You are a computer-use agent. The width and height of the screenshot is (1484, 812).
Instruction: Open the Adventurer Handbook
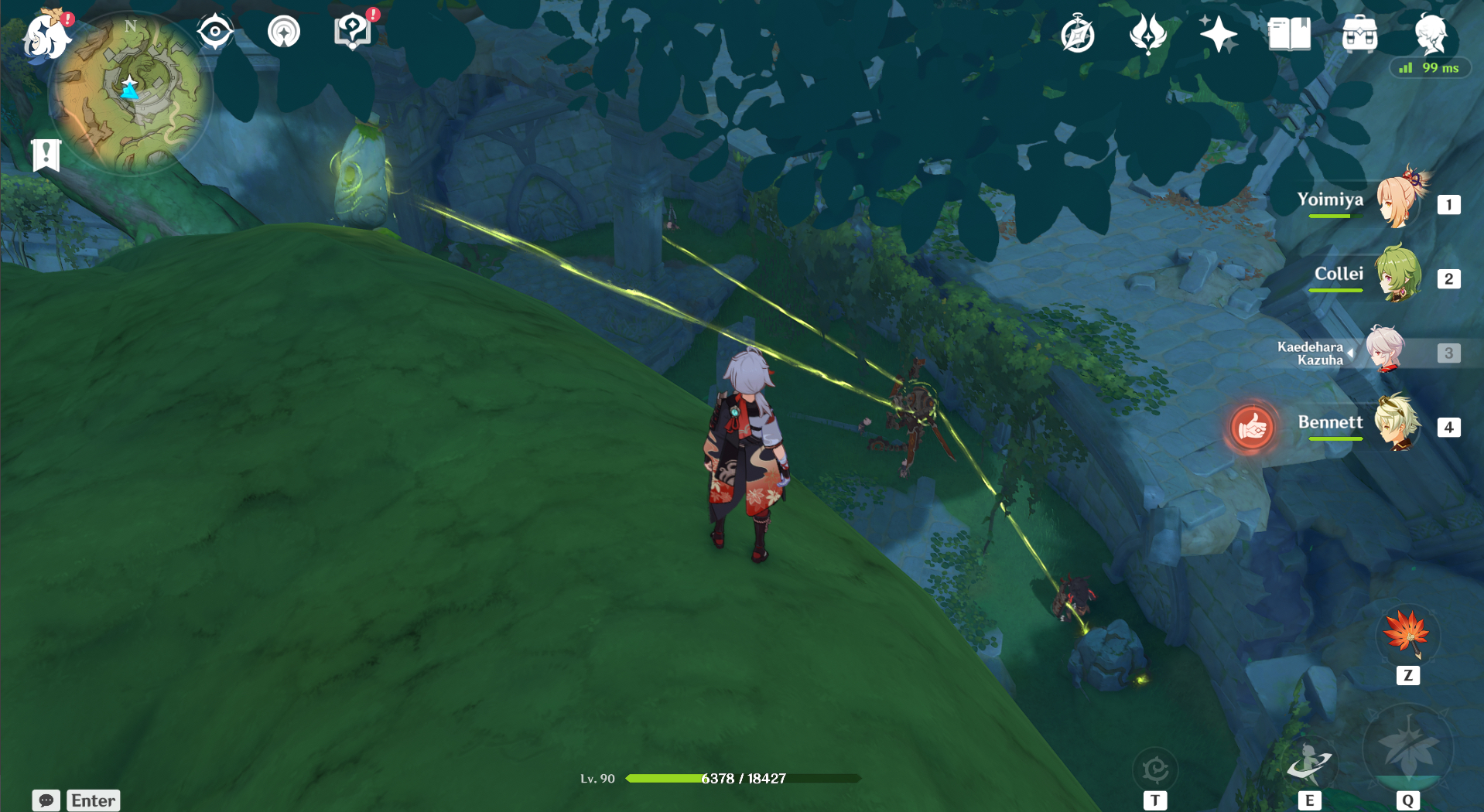click(x=1289, y=32)
